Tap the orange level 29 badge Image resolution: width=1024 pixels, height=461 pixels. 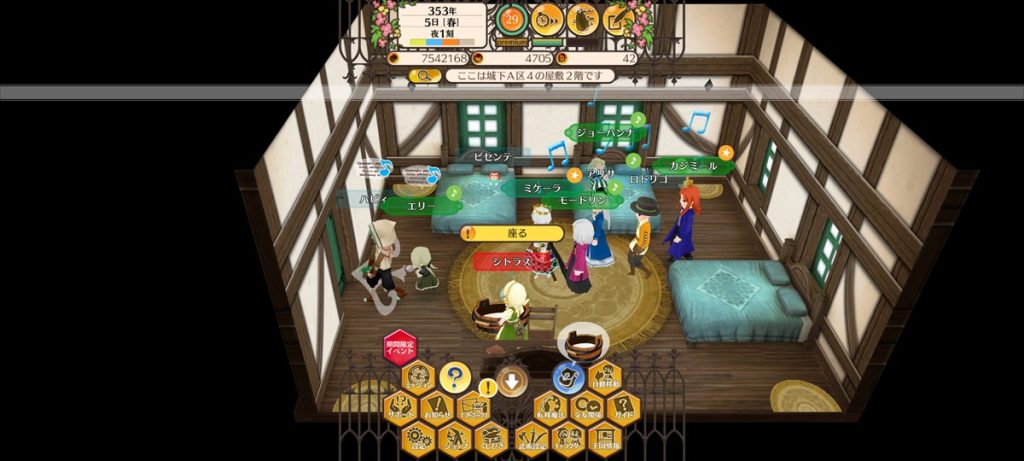513,18
